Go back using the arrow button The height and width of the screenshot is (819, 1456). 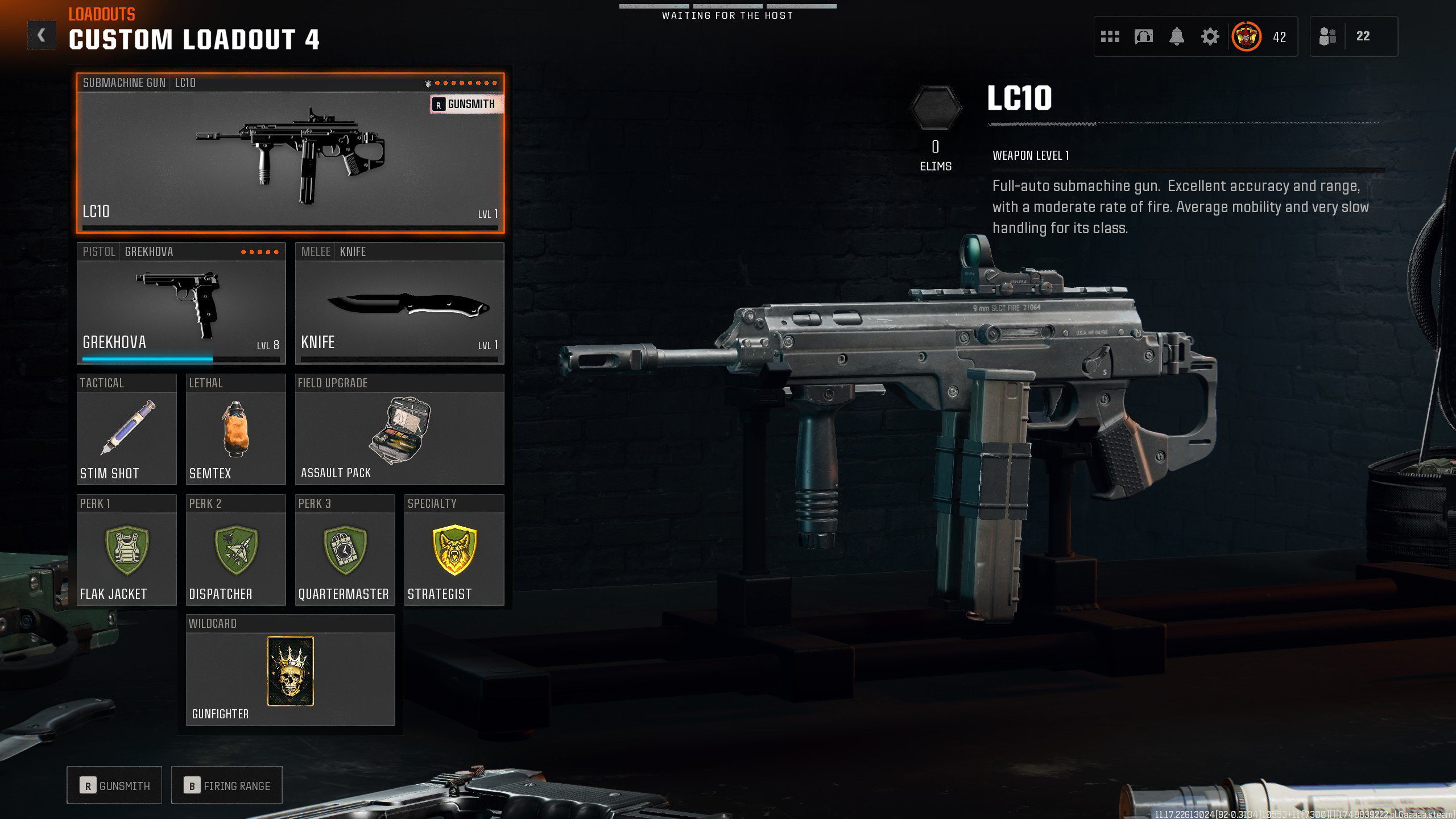point(42,36)
